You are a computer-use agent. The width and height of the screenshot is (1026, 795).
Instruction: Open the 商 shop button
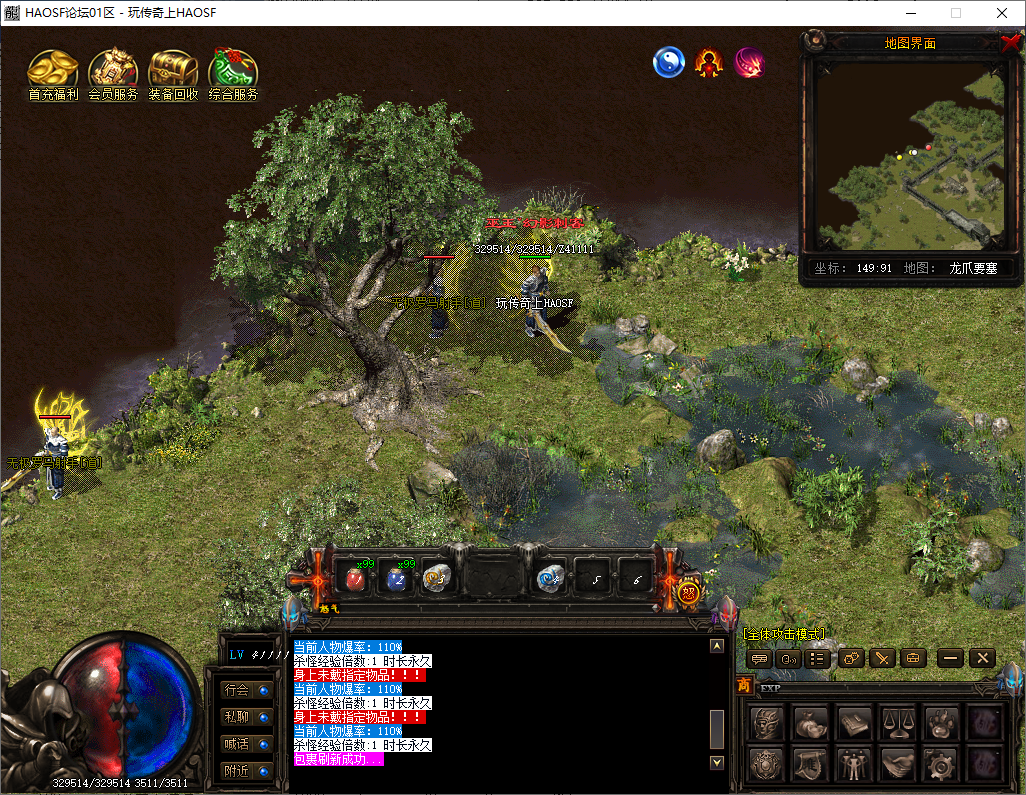pyautogui.click(x=744, y=686)
